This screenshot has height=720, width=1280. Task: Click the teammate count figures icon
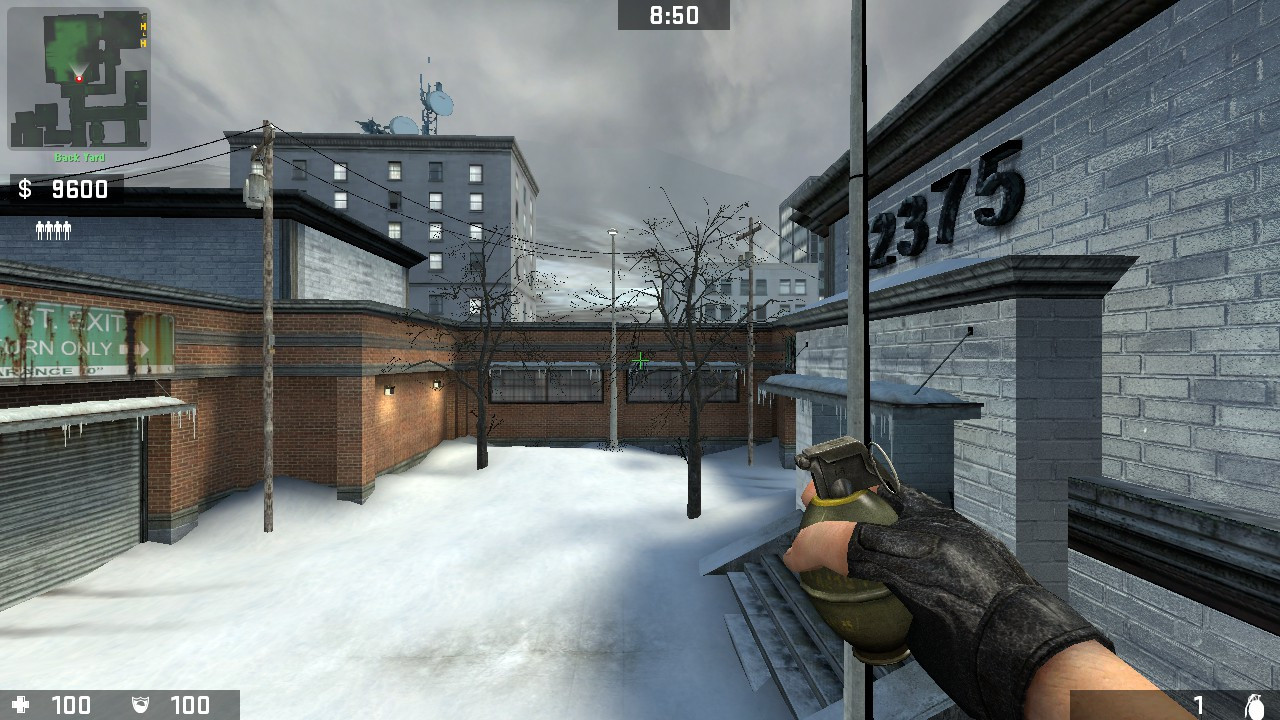(53, 229)
